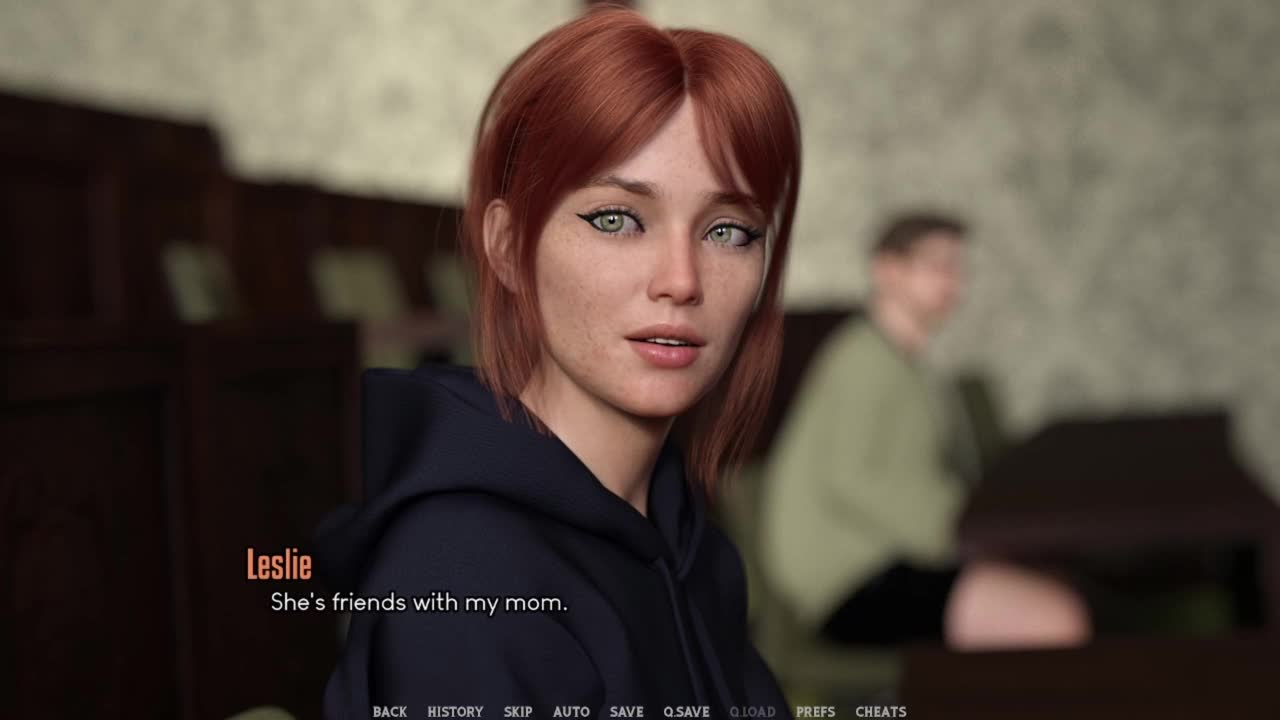
Task: Open the dialogue HISTORY log
Action: click(455, 712)
